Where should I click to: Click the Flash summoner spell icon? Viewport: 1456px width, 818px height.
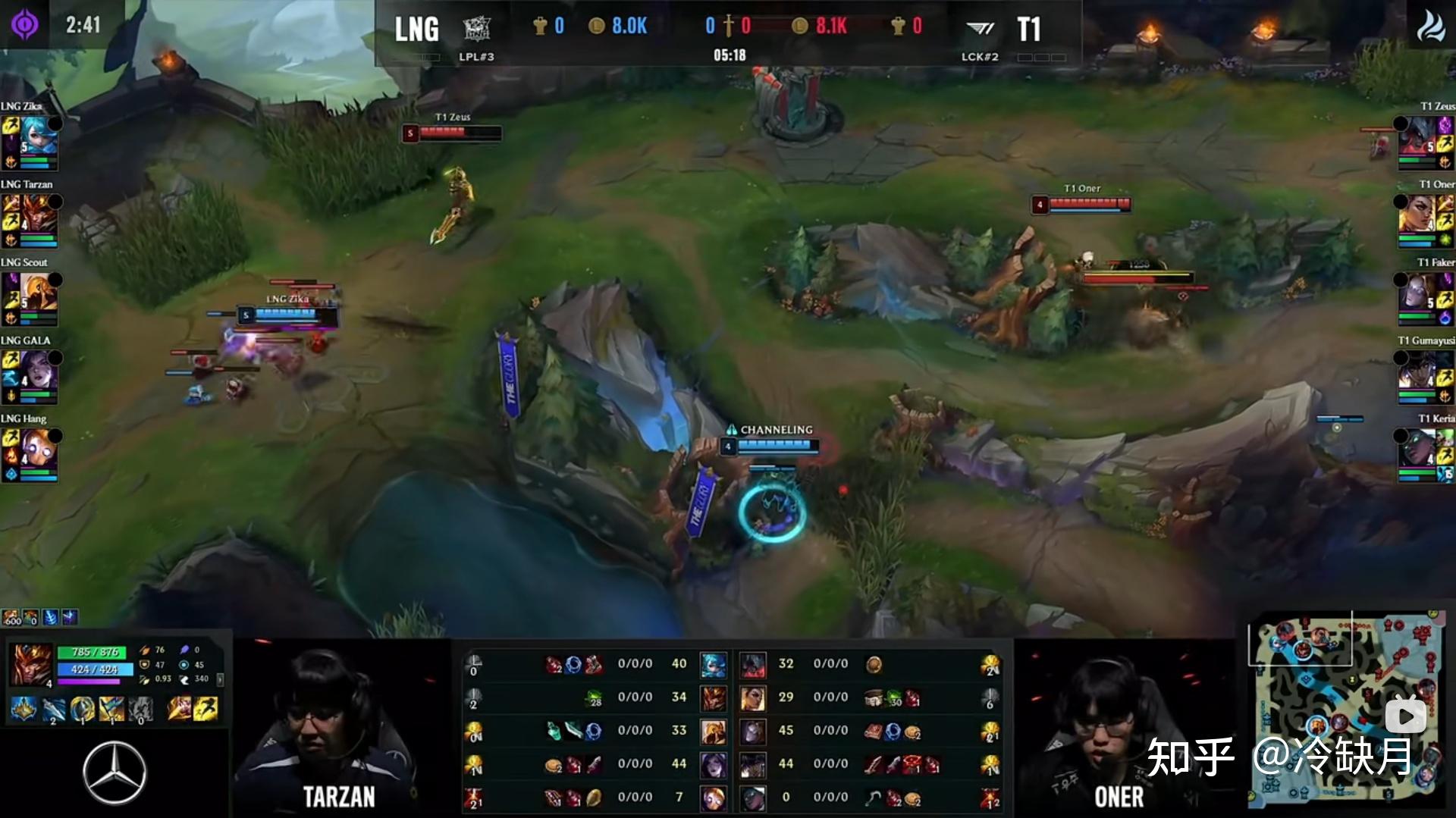pyautogui.click(x=206, y=709)
